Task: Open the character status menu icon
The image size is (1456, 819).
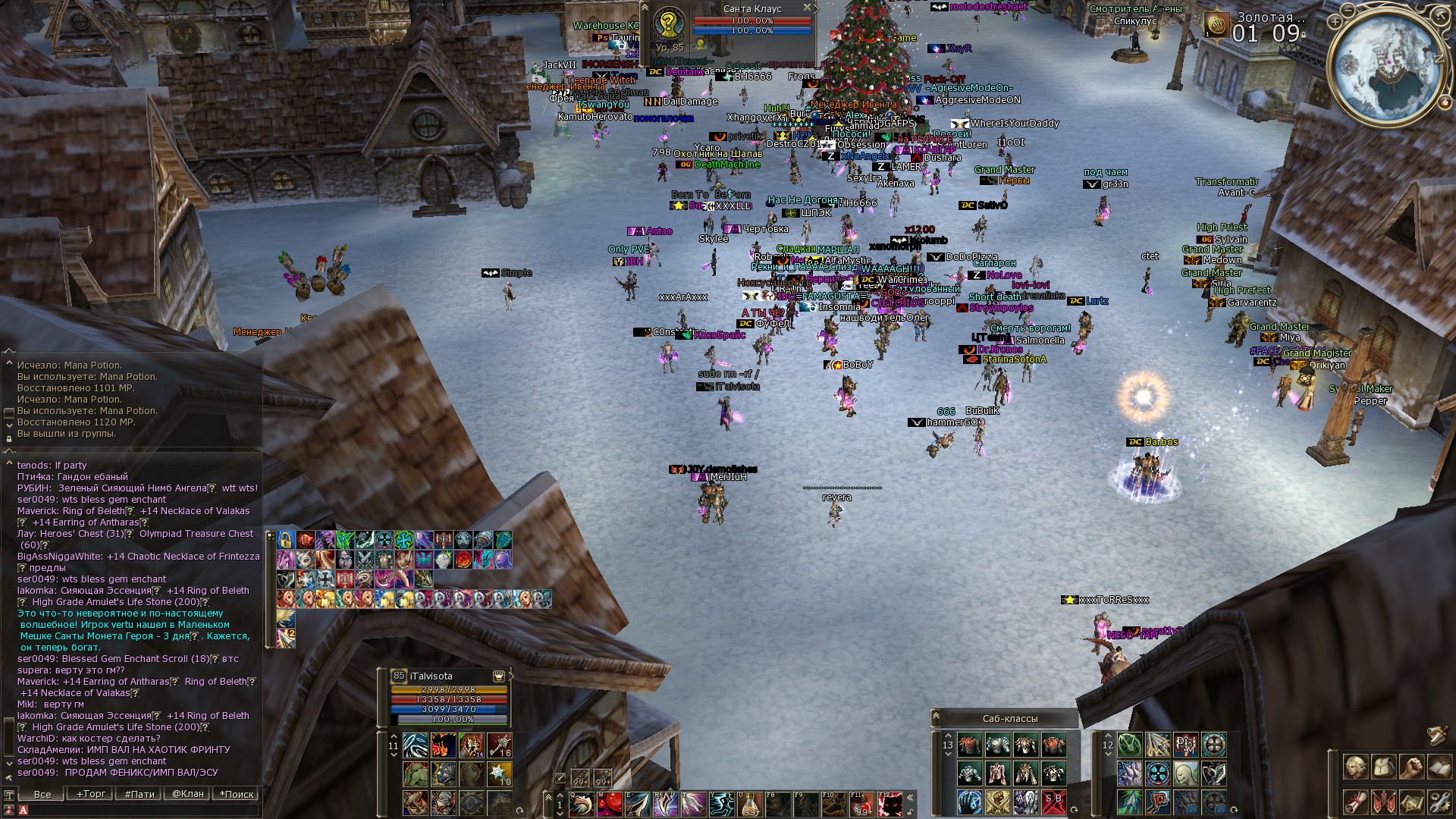Action: 1356,767
